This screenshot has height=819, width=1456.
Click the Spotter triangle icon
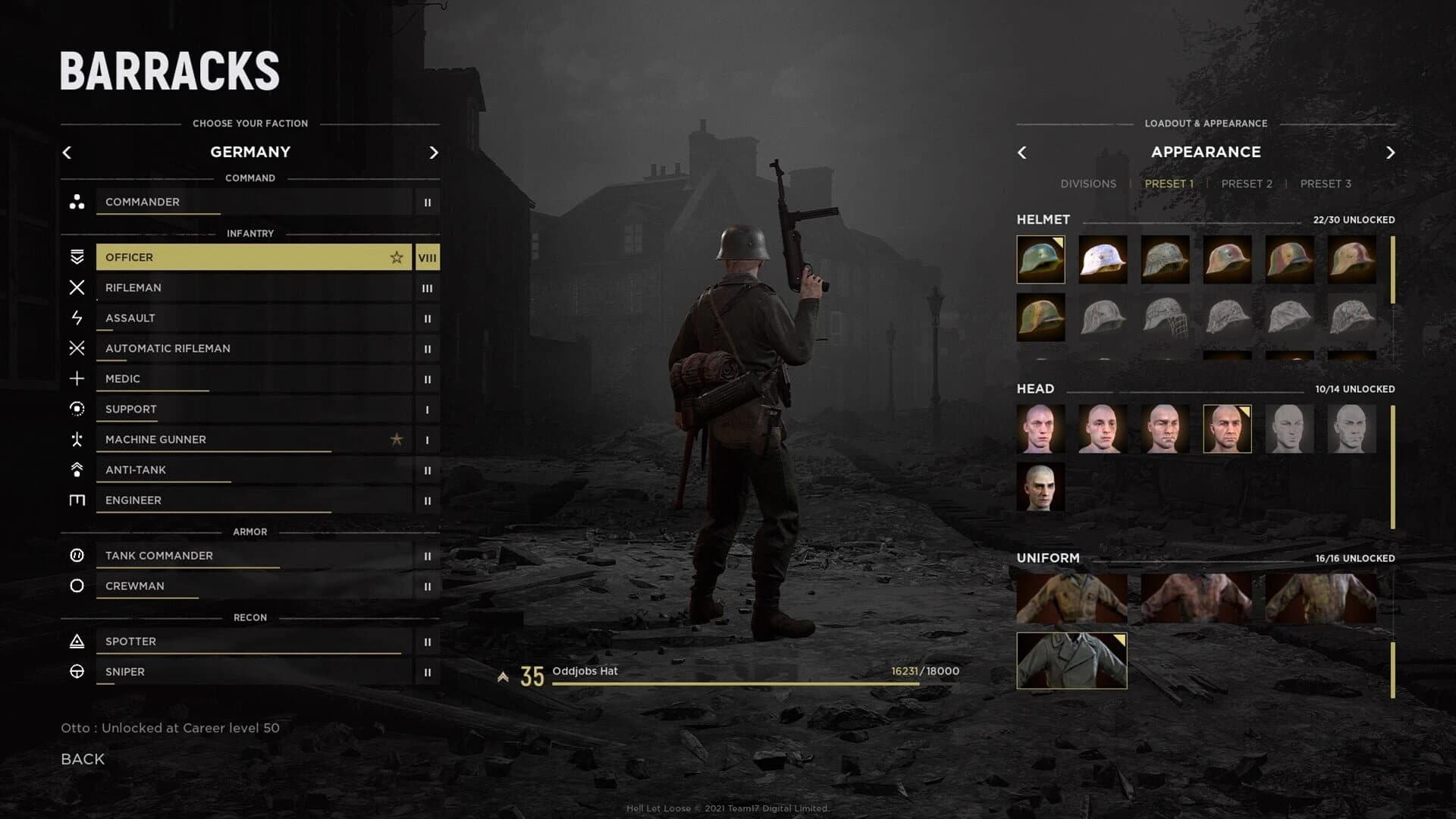click(77, 641)
